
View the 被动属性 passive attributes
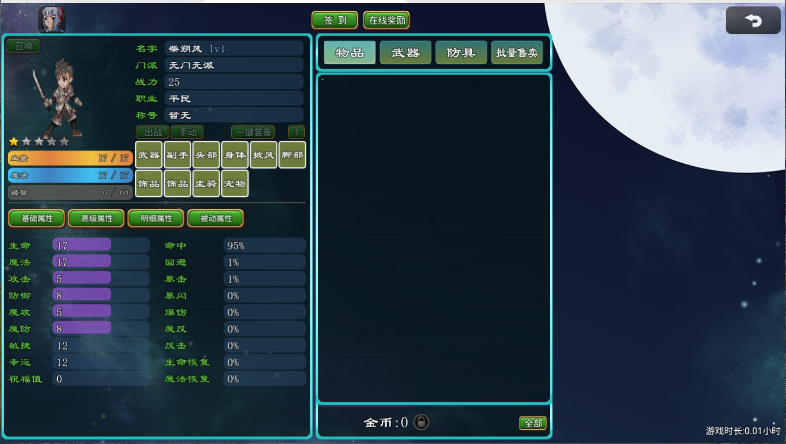click(x=215, y=218)
